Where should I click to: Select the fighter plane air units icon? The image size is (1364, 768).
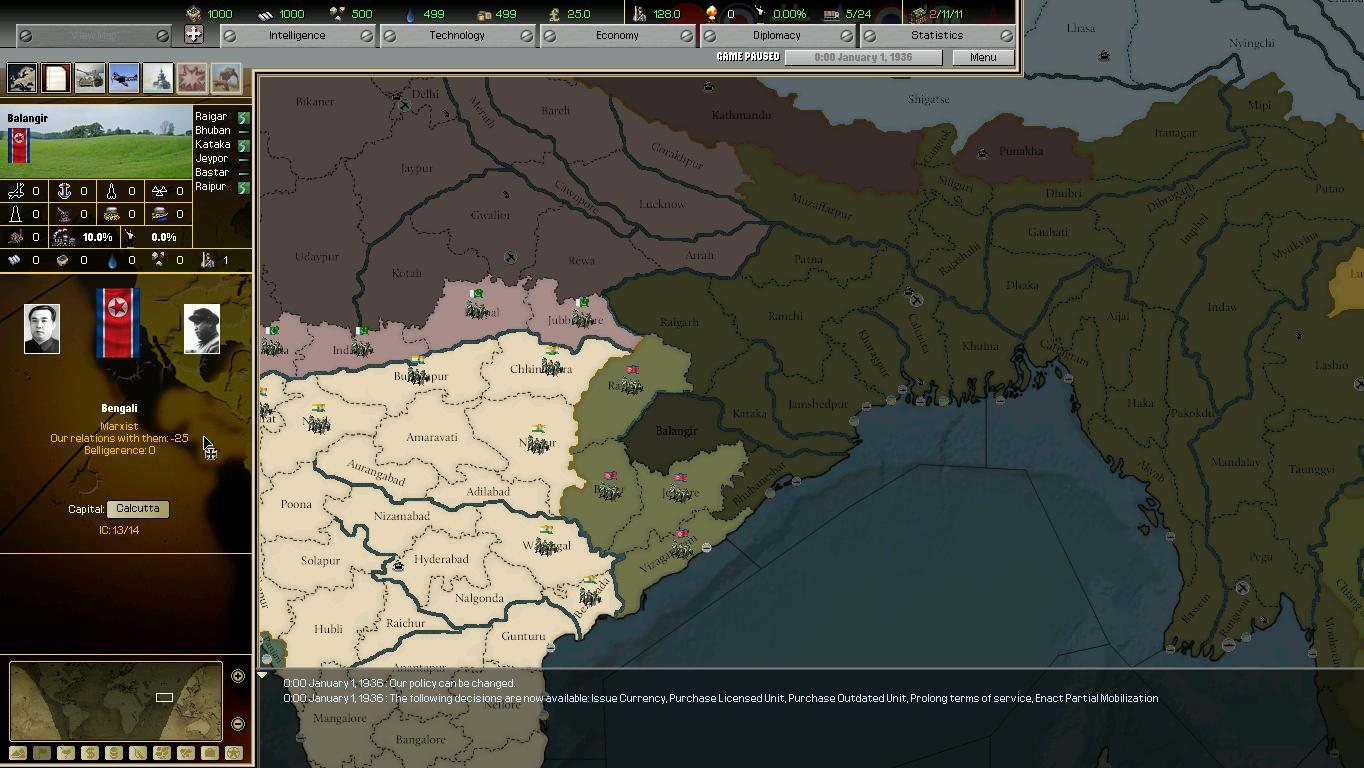pos(124,77)
